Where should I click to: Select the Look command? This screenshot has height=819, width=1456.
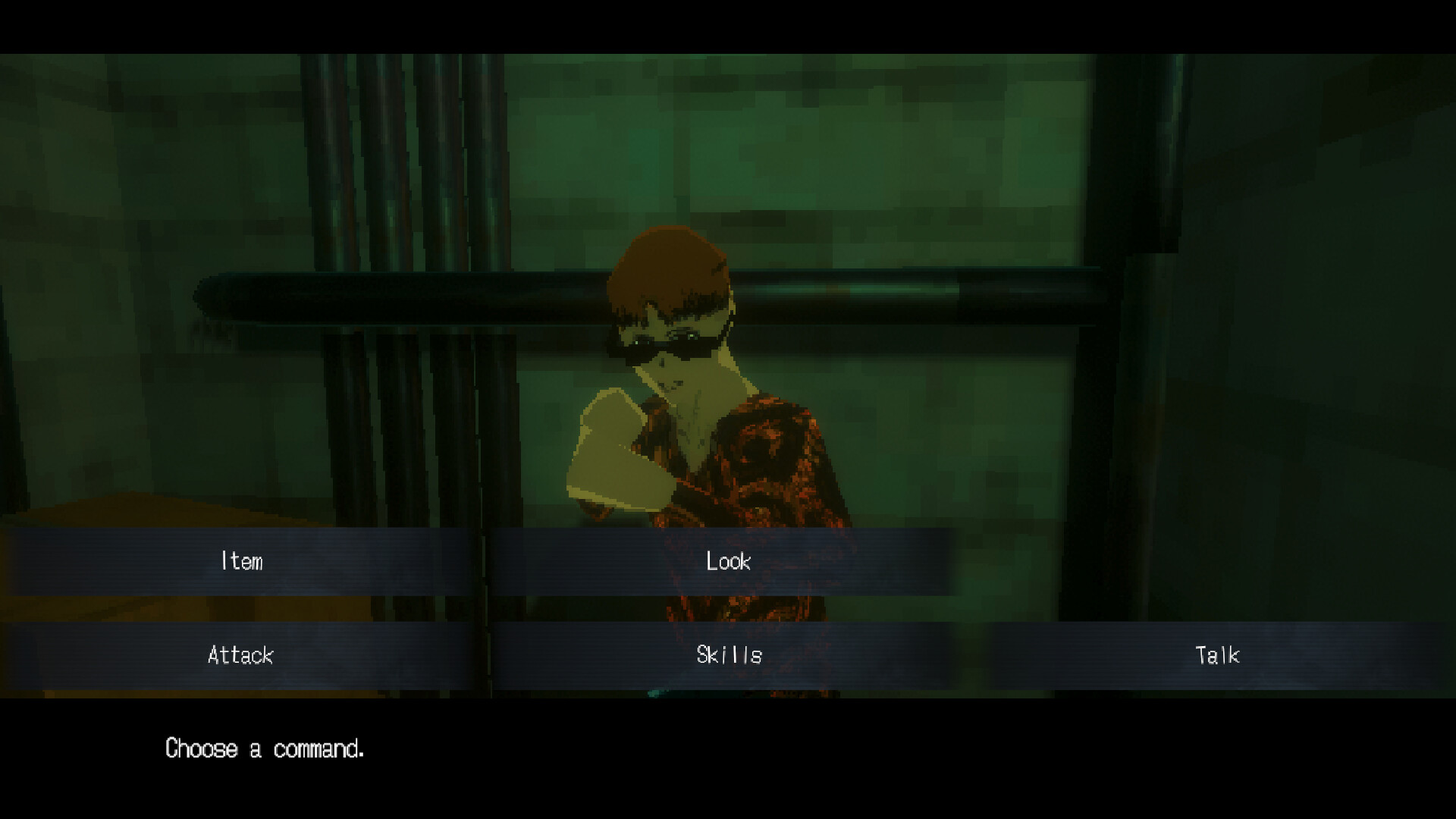click(x=726, y=562)
